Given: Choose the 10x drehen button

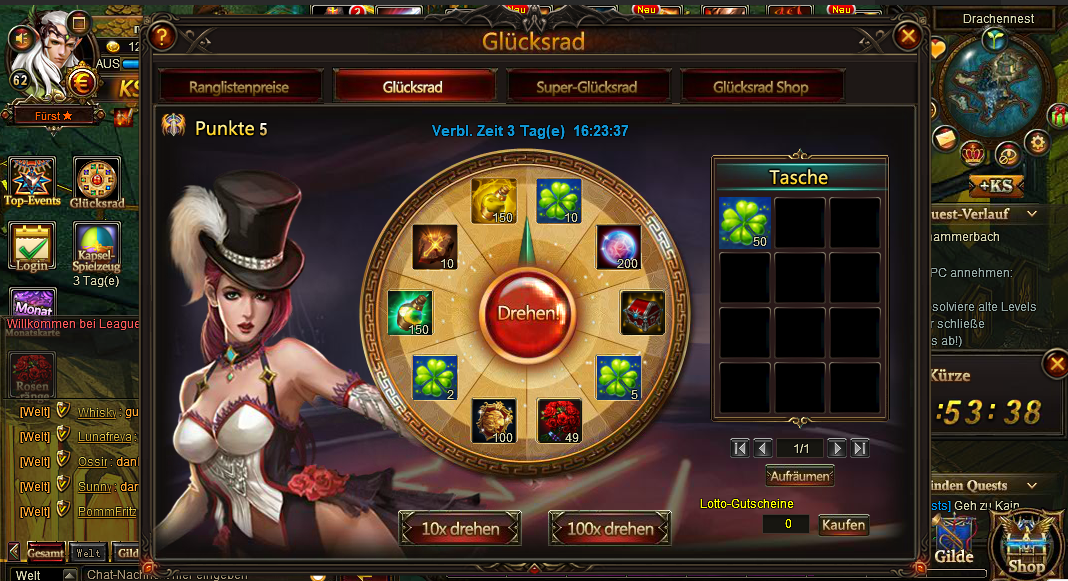Looking at the screenshot, I should pos(460,528).
